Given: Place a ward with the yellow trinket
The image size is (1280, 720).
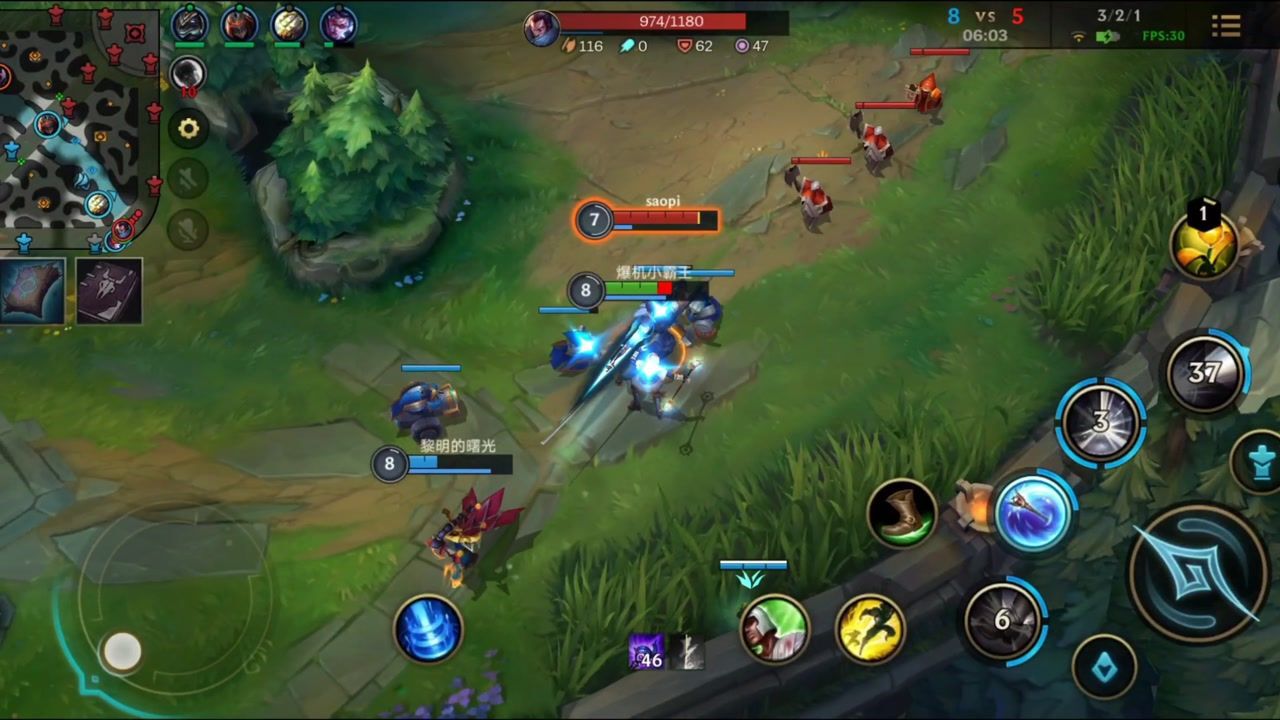Looking at the screenshot, I should (1204, 244).
